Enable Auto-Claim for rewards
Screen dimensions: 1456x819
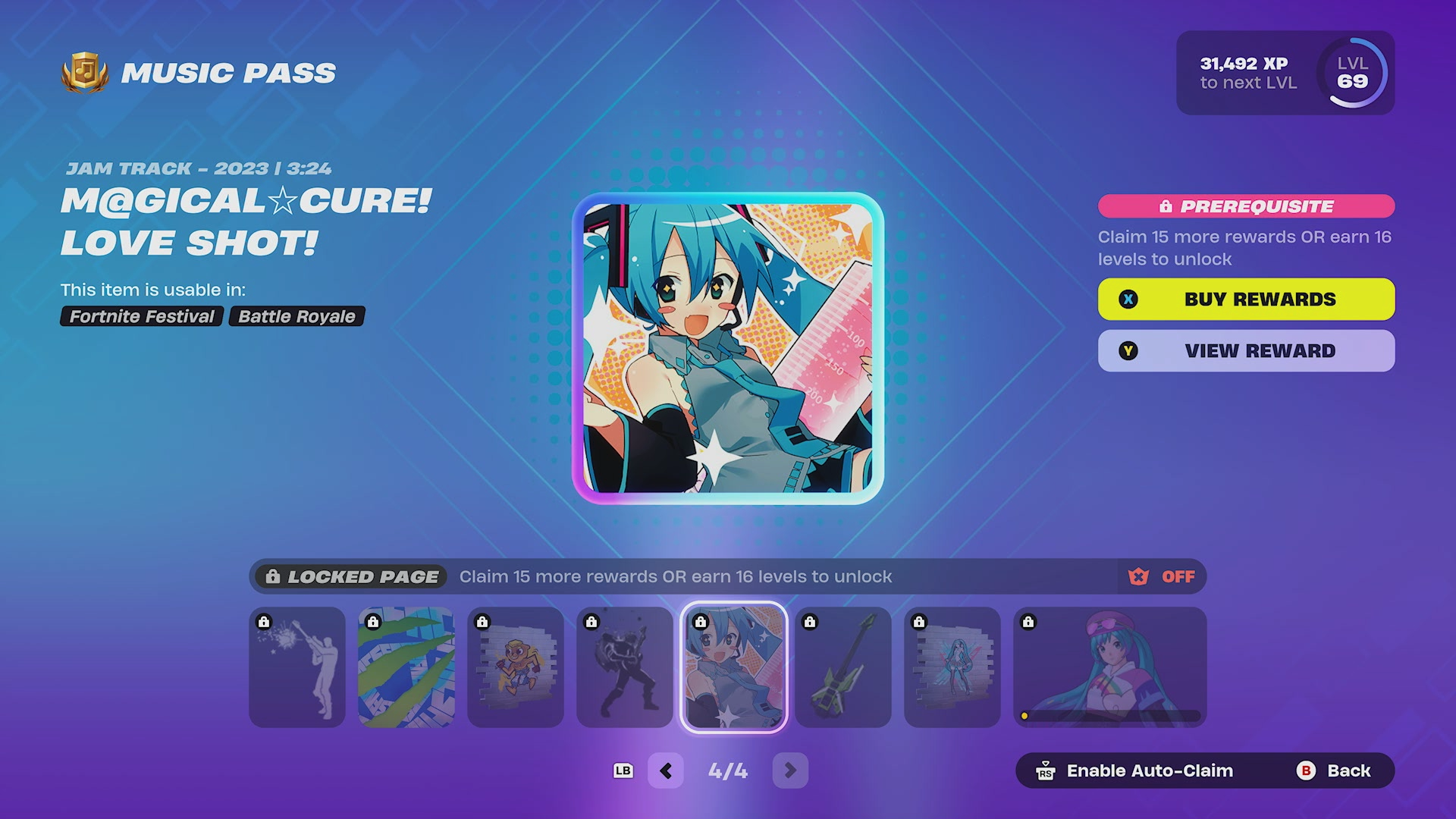[1135, 770]
